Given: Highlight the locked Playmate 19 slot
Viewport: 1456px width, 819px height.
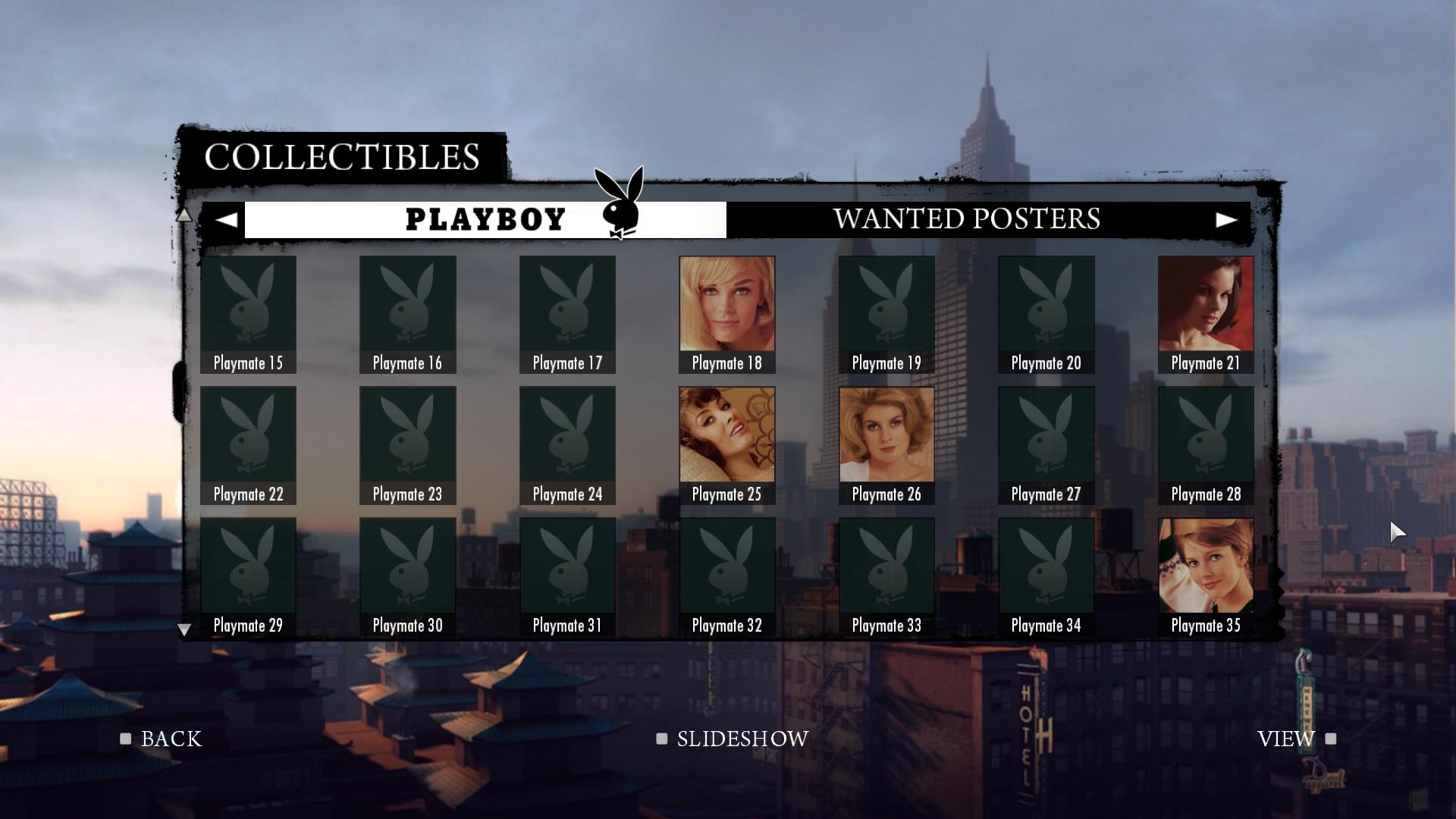Looking at the screenshot, I should [x=886, y=314].
